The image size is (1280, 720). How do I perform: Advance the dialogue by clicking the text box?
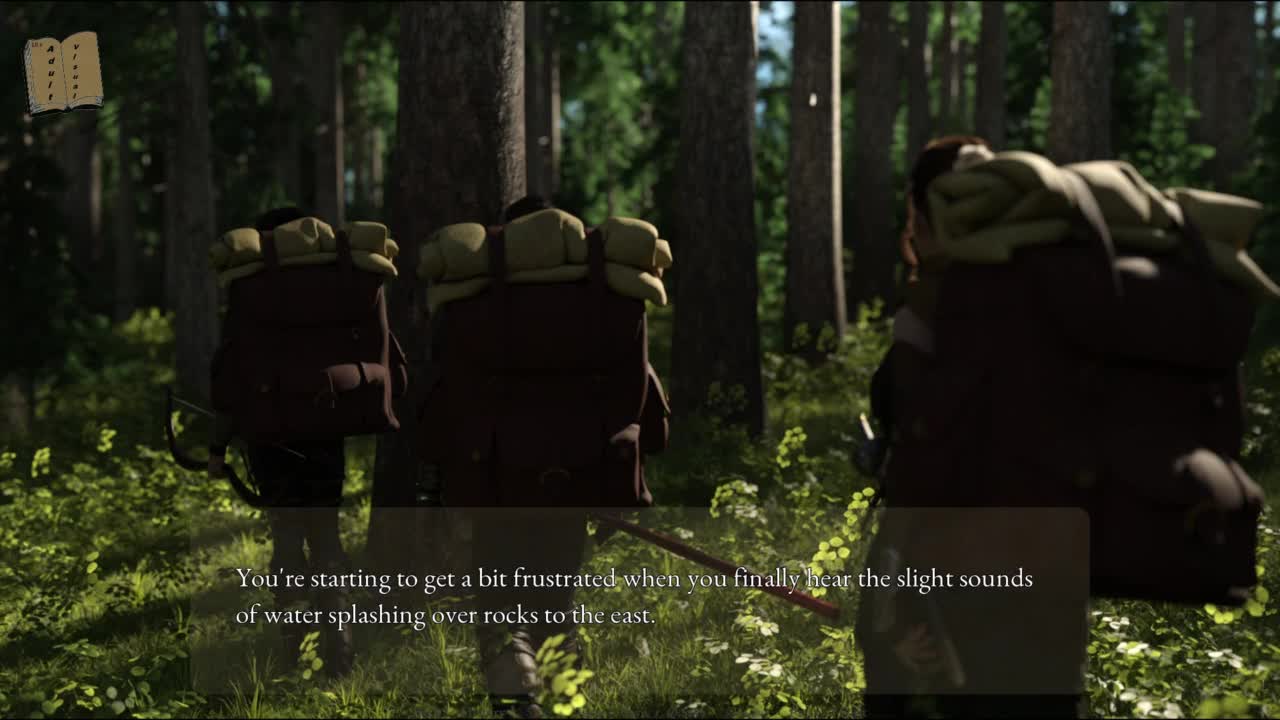pyautogui.click(x=638, y=598)
